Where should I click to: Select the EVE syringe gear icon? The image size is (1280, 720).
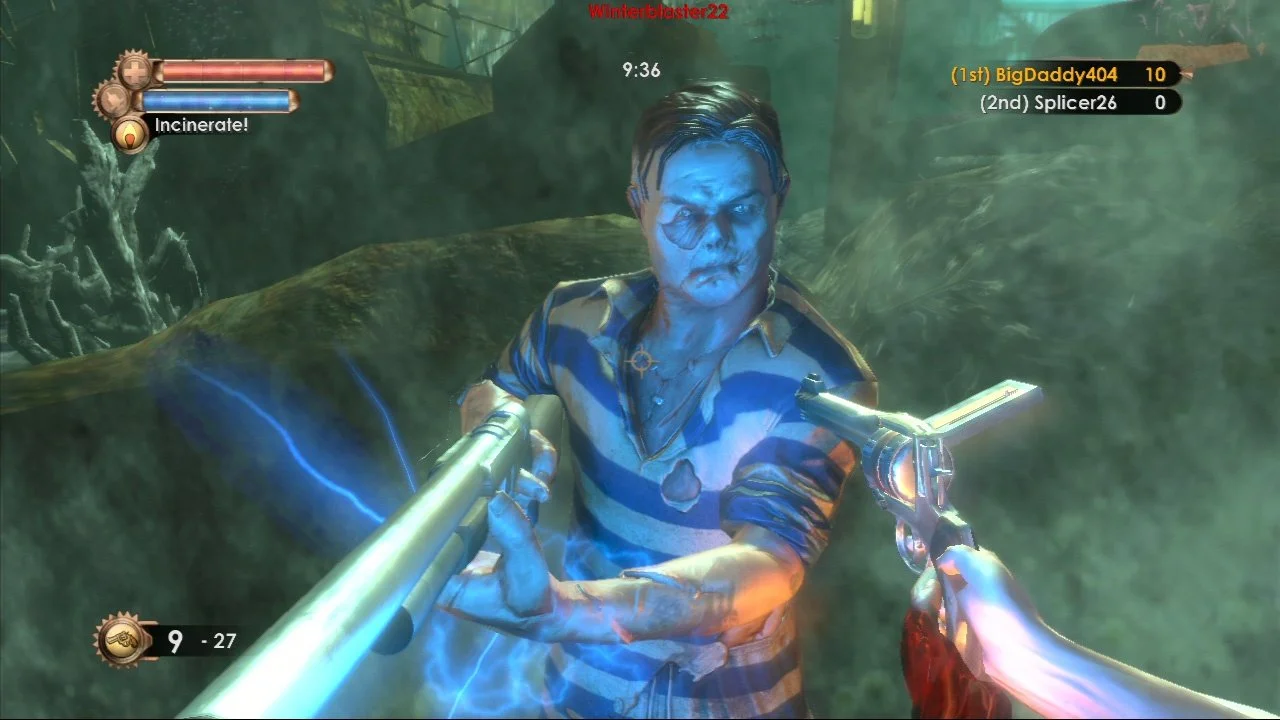[x=112, y=100]
